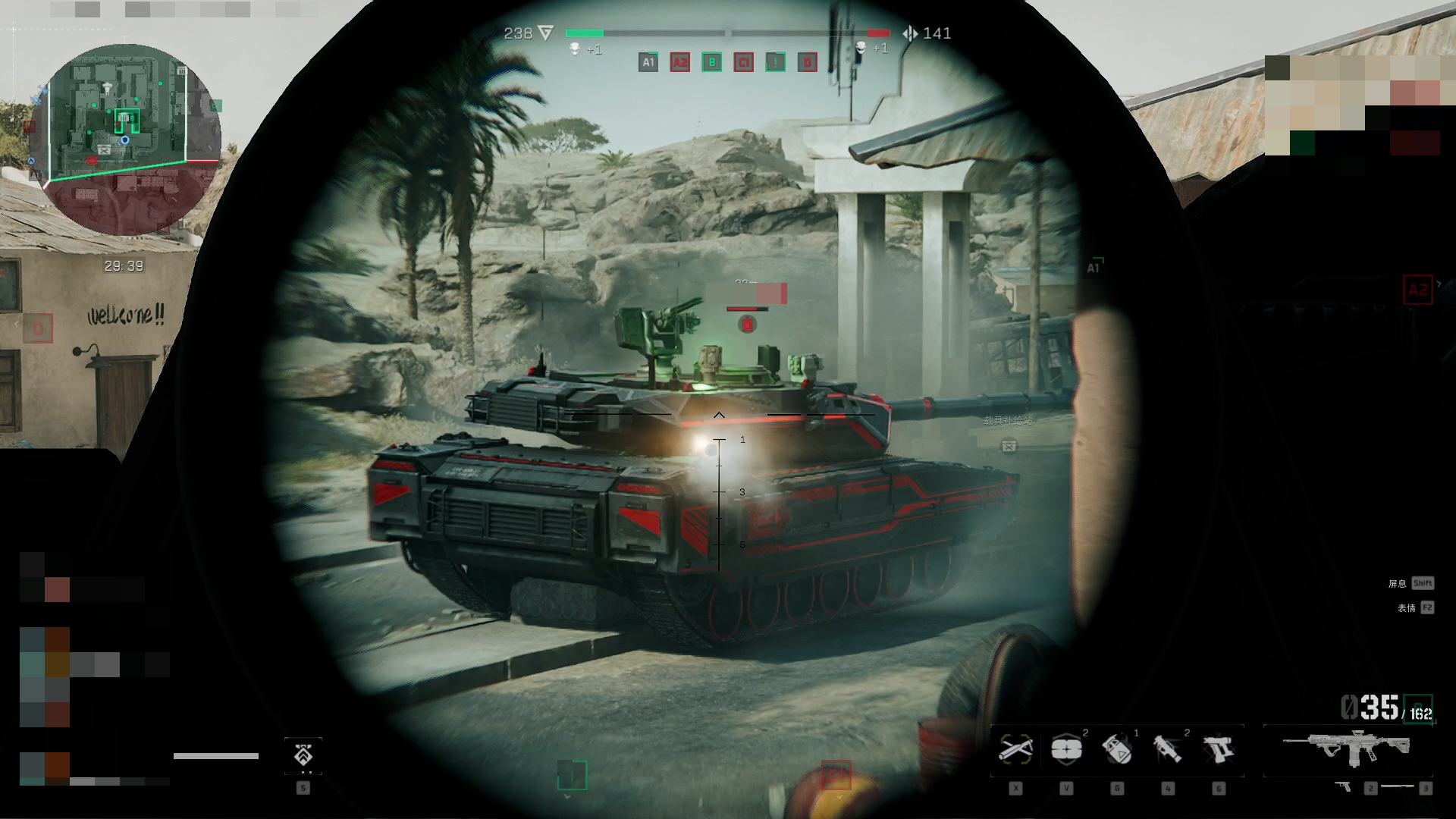Image resolution: width=1456 pixels, height=819 pixels.
Task: Select the missile strike ability icon
Action: [x=1015, y=751]
